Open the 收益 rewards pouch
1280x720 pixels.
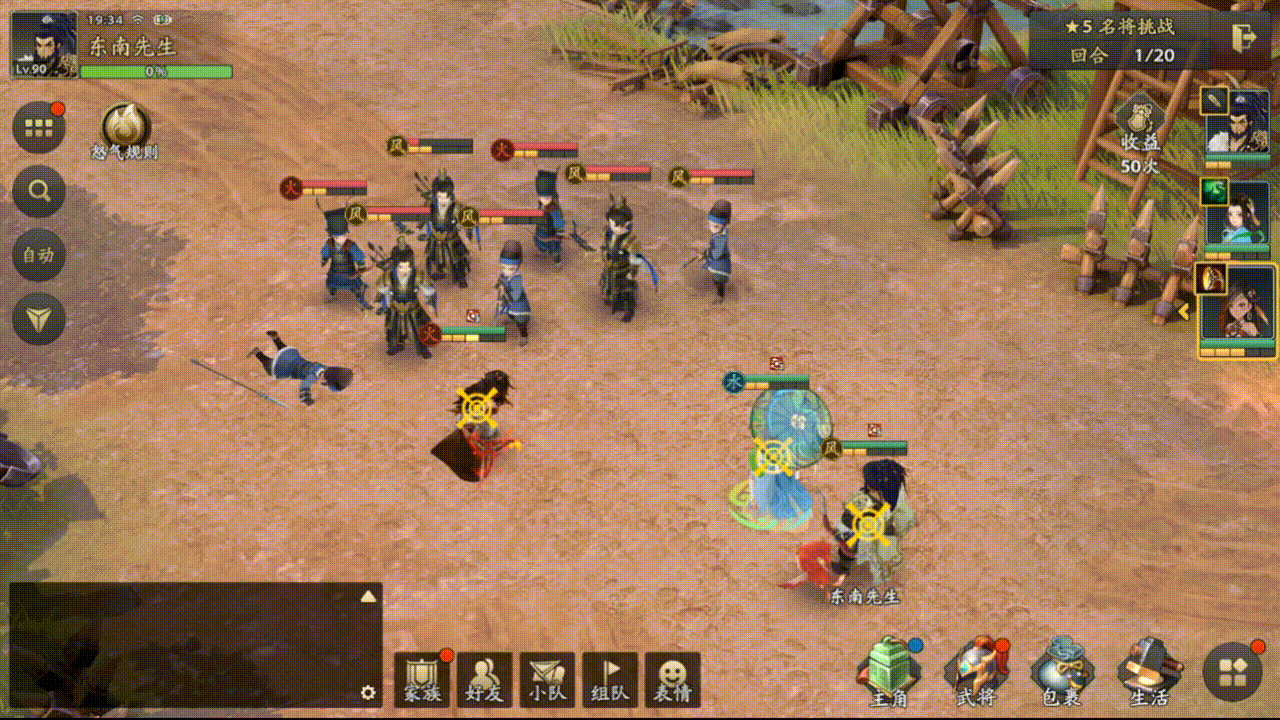point(1138,130)
